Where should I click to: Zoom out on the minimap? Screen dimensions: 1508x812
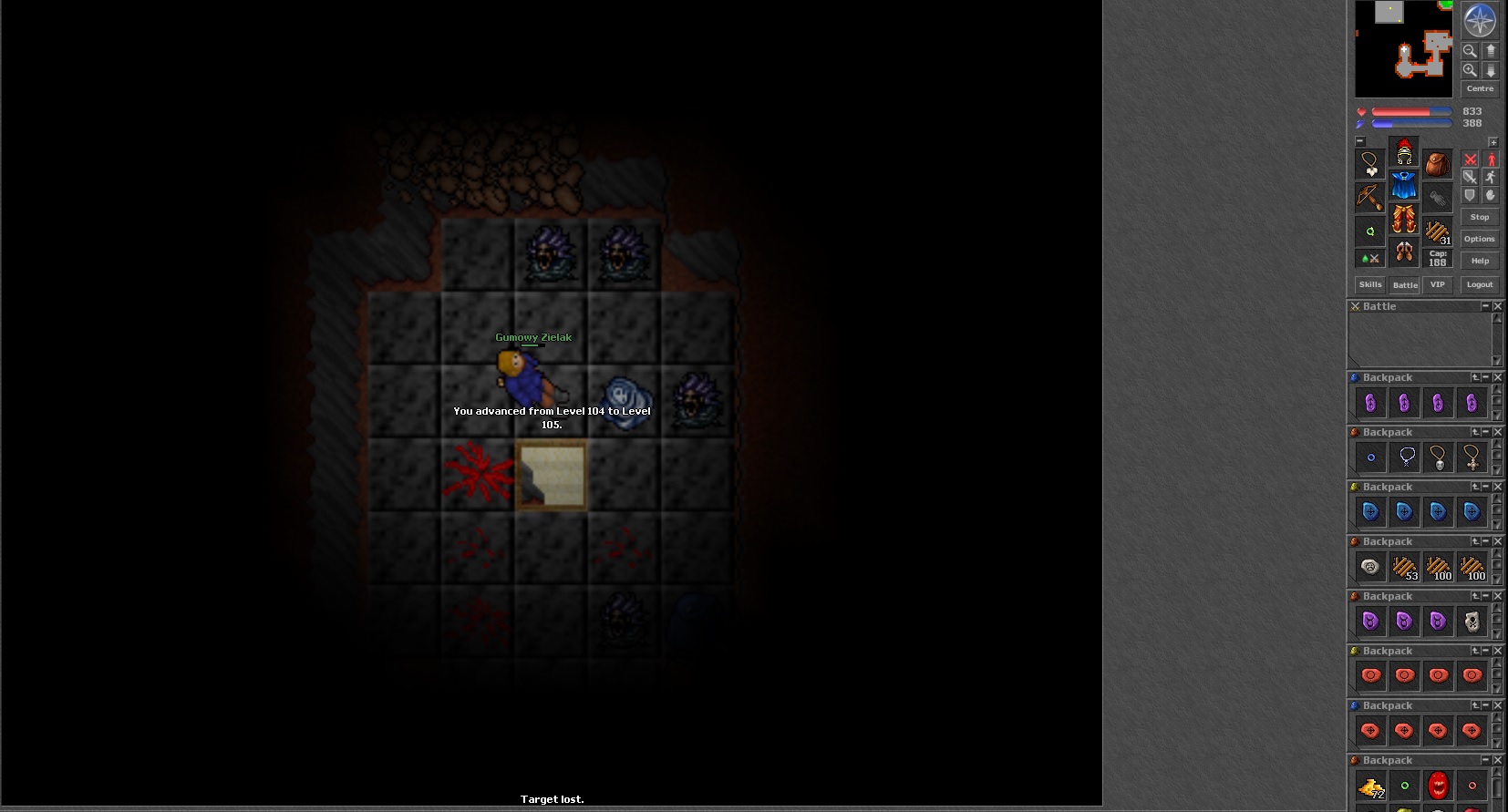click(1470, 51)
